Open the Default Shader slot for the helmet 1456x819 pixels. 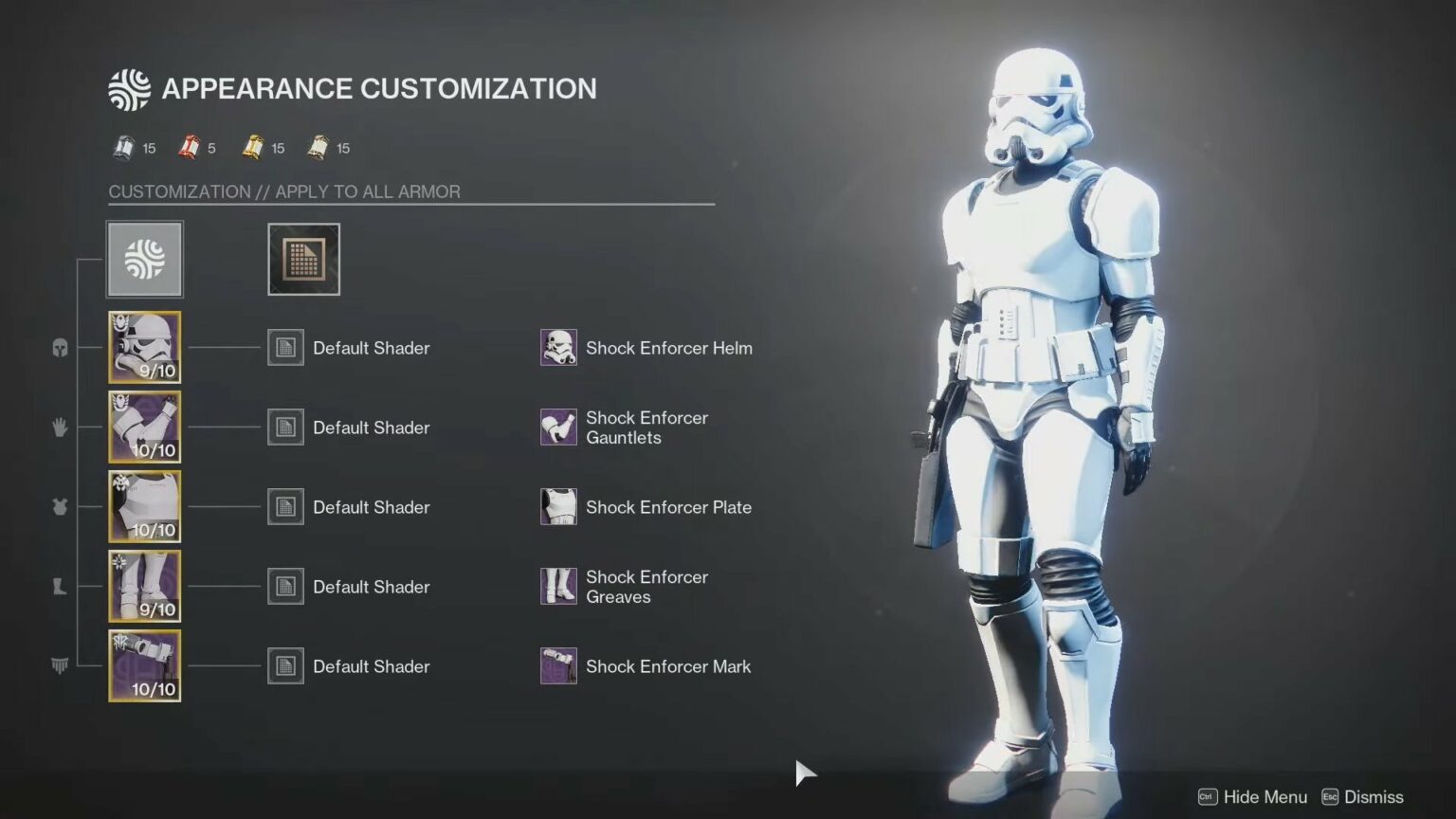pyautogui.click(x=285, y=348)
